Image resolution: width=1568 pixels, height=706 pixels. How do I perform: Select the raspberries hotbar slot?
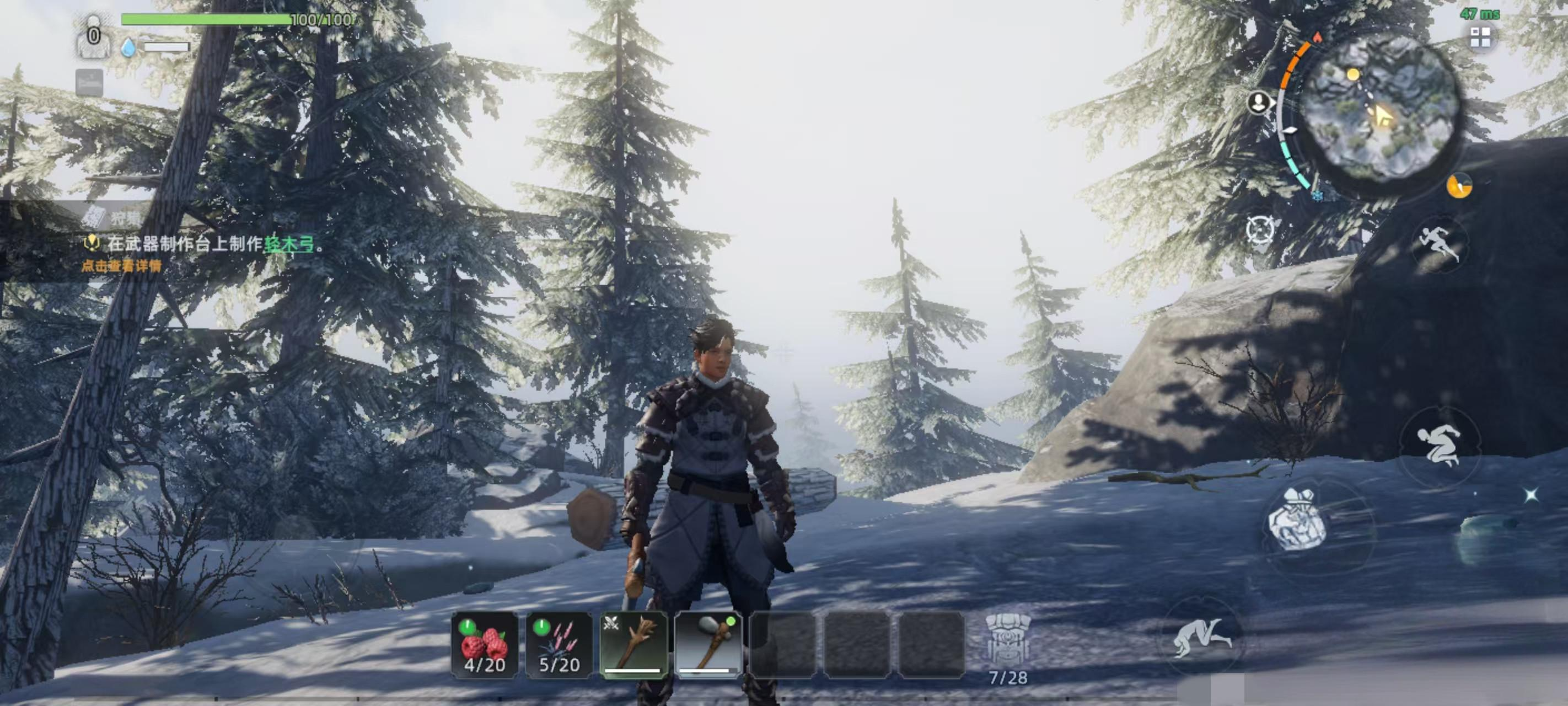485,645
